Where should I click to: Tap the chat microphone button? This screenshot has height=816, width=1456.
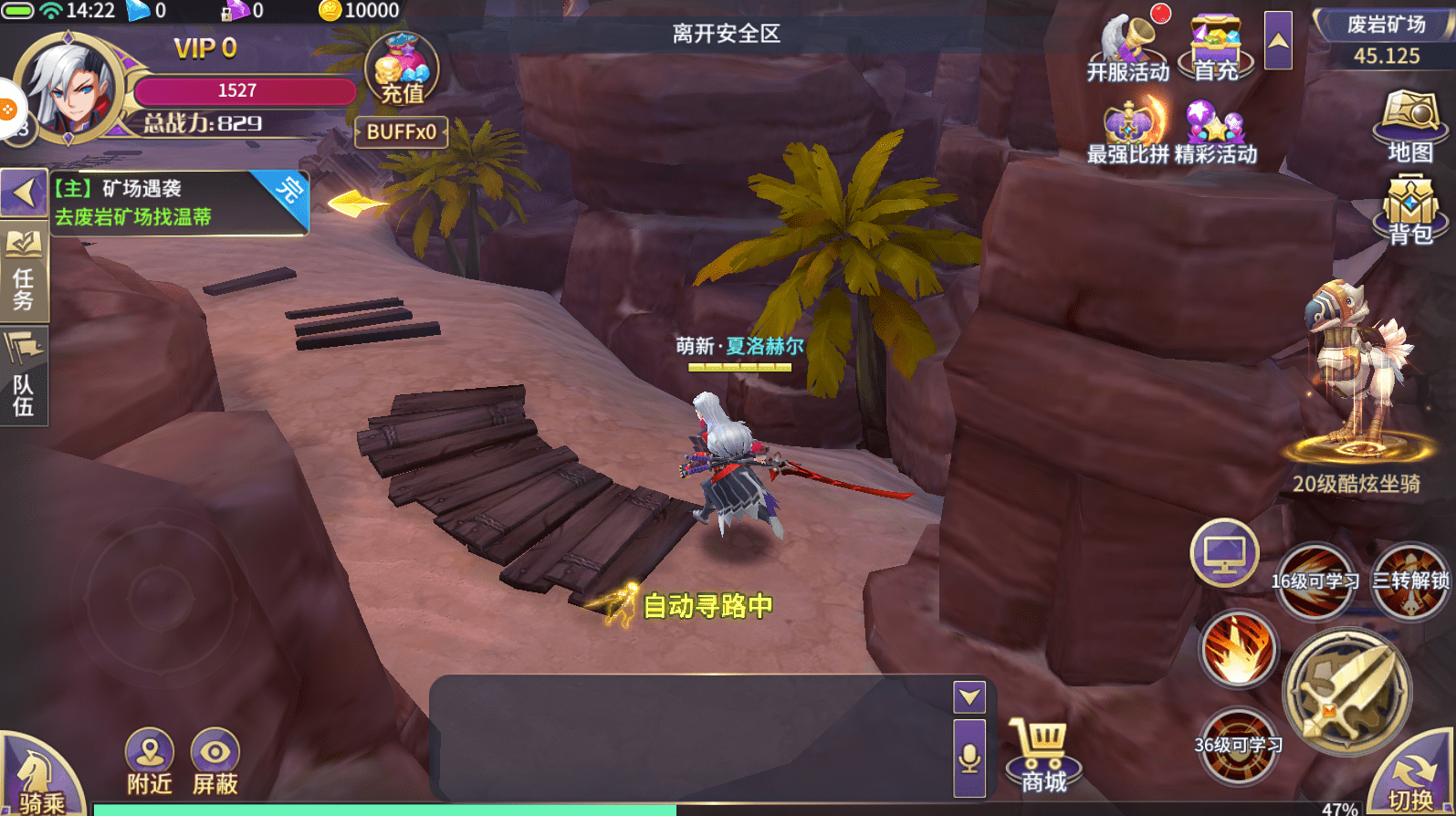coord(969,758)
